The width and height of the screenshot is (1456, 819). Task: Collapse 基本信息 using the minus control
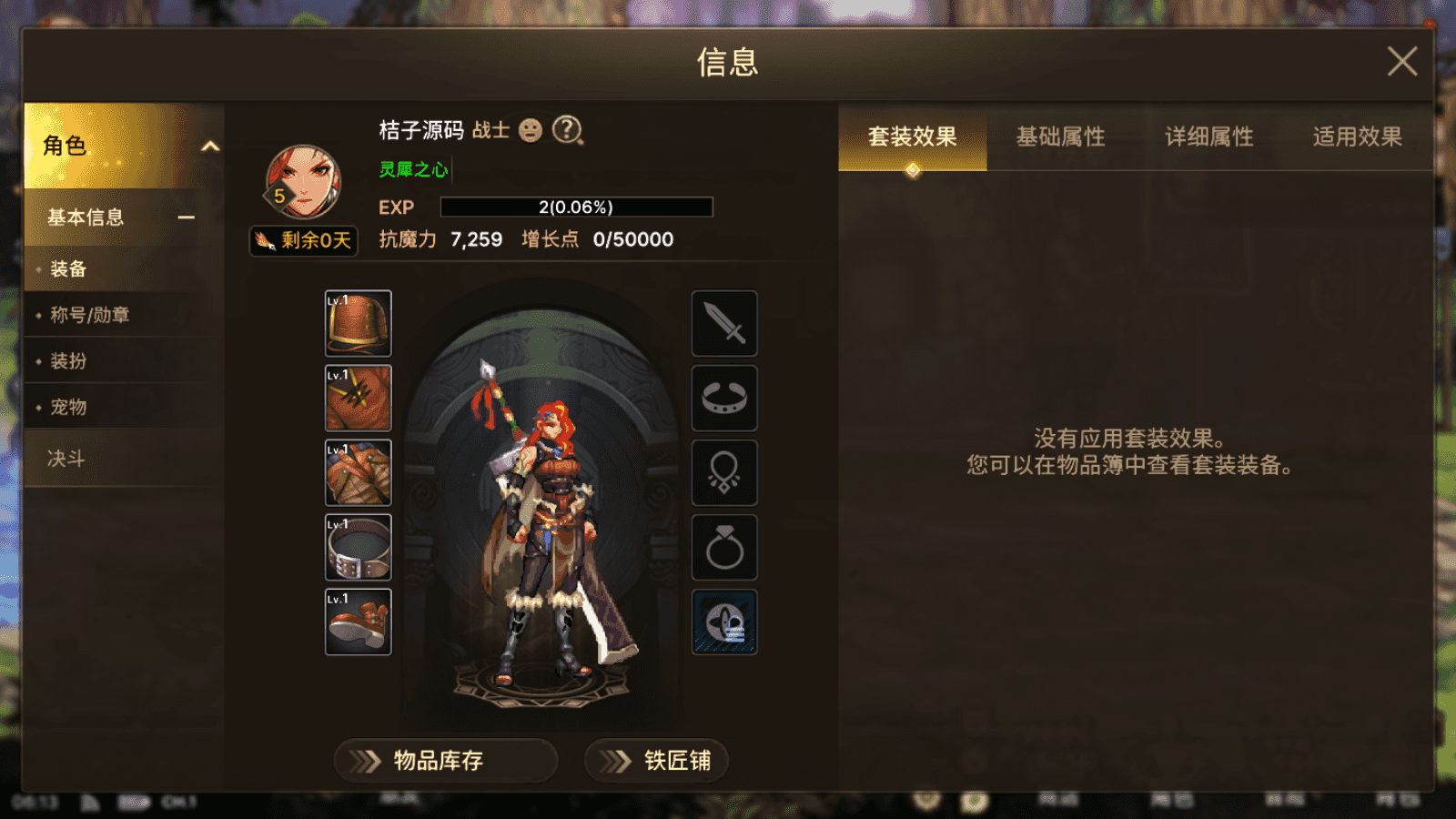coord(187,217)
